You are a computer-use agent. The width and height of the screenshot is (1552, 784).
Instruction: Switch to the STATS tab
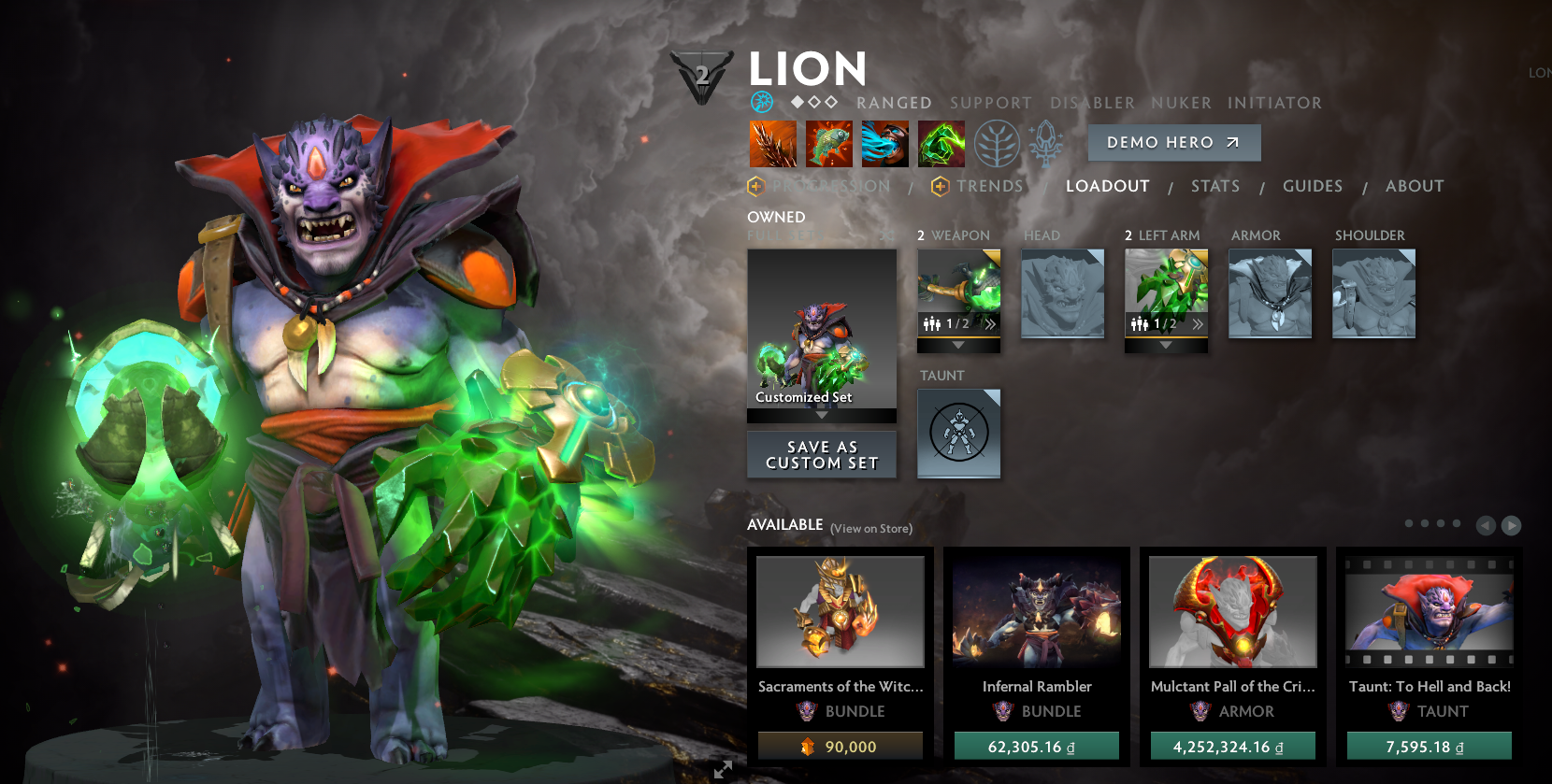pos(1215,186)
